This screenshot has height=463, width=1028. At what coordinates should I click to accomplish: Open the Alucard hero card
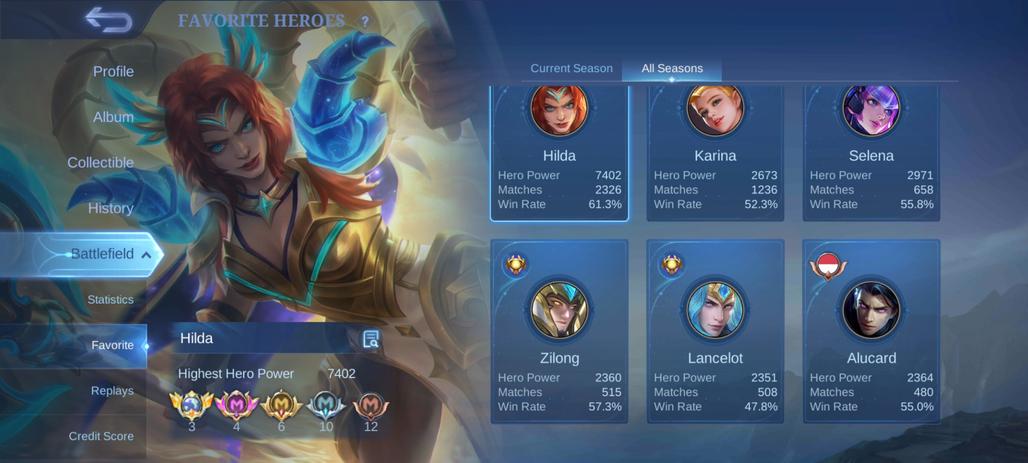(x=871, y=332)
